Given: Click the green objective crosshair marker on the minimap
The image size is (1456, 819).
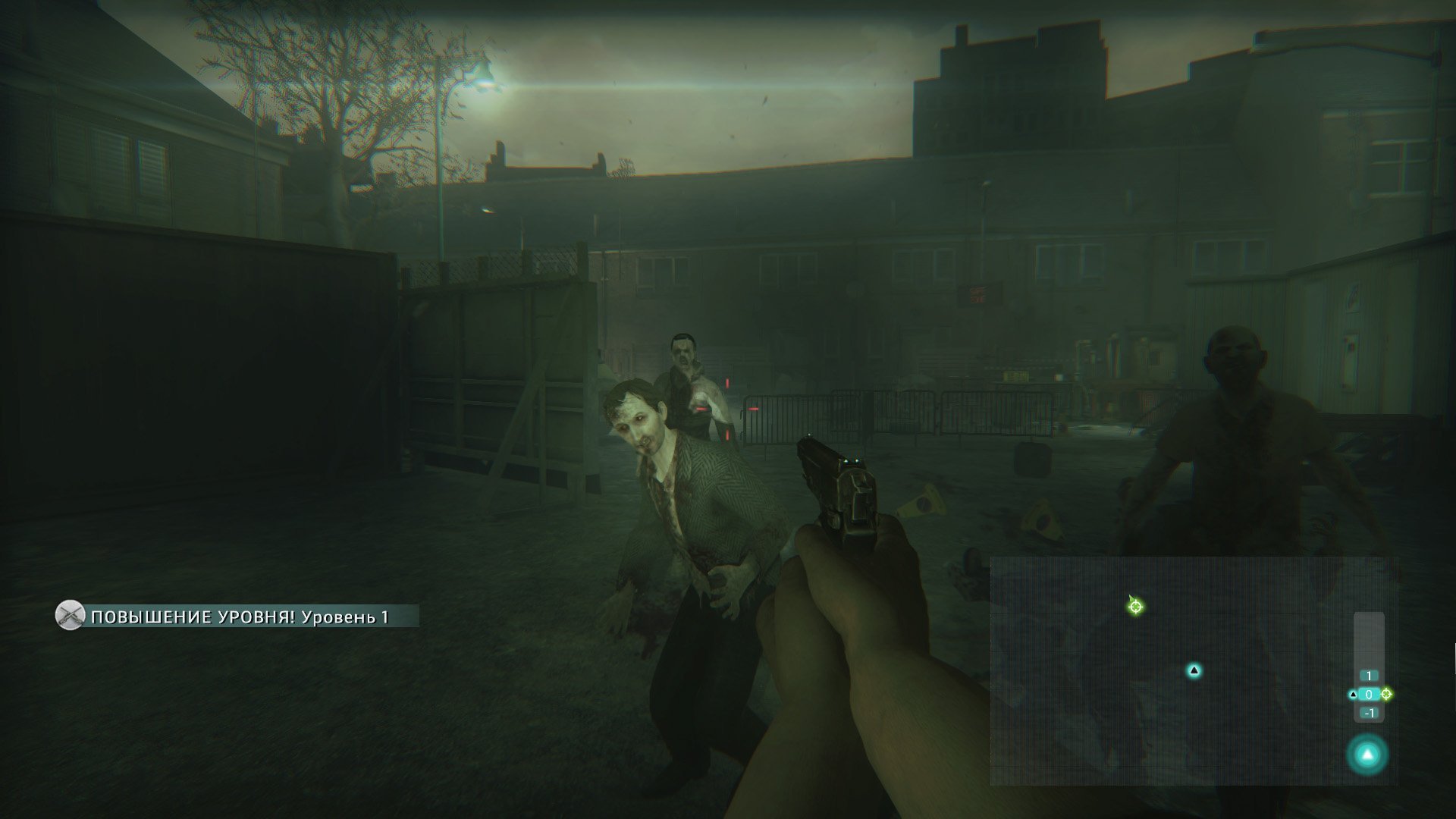Looking at the screenshot, I should pos(1135,605).
